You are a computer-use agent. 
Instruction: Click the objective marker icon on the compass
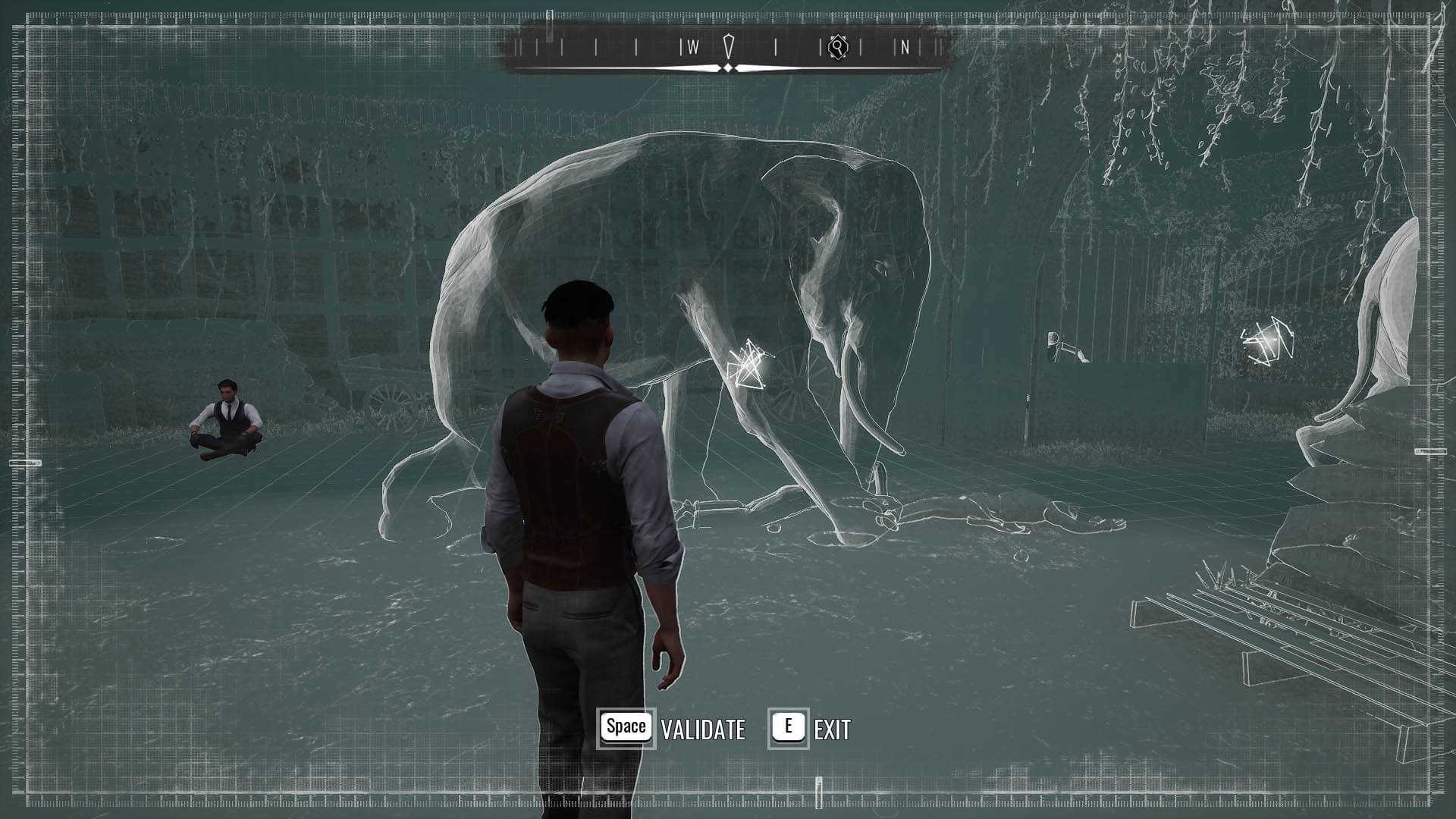point(837,47)
